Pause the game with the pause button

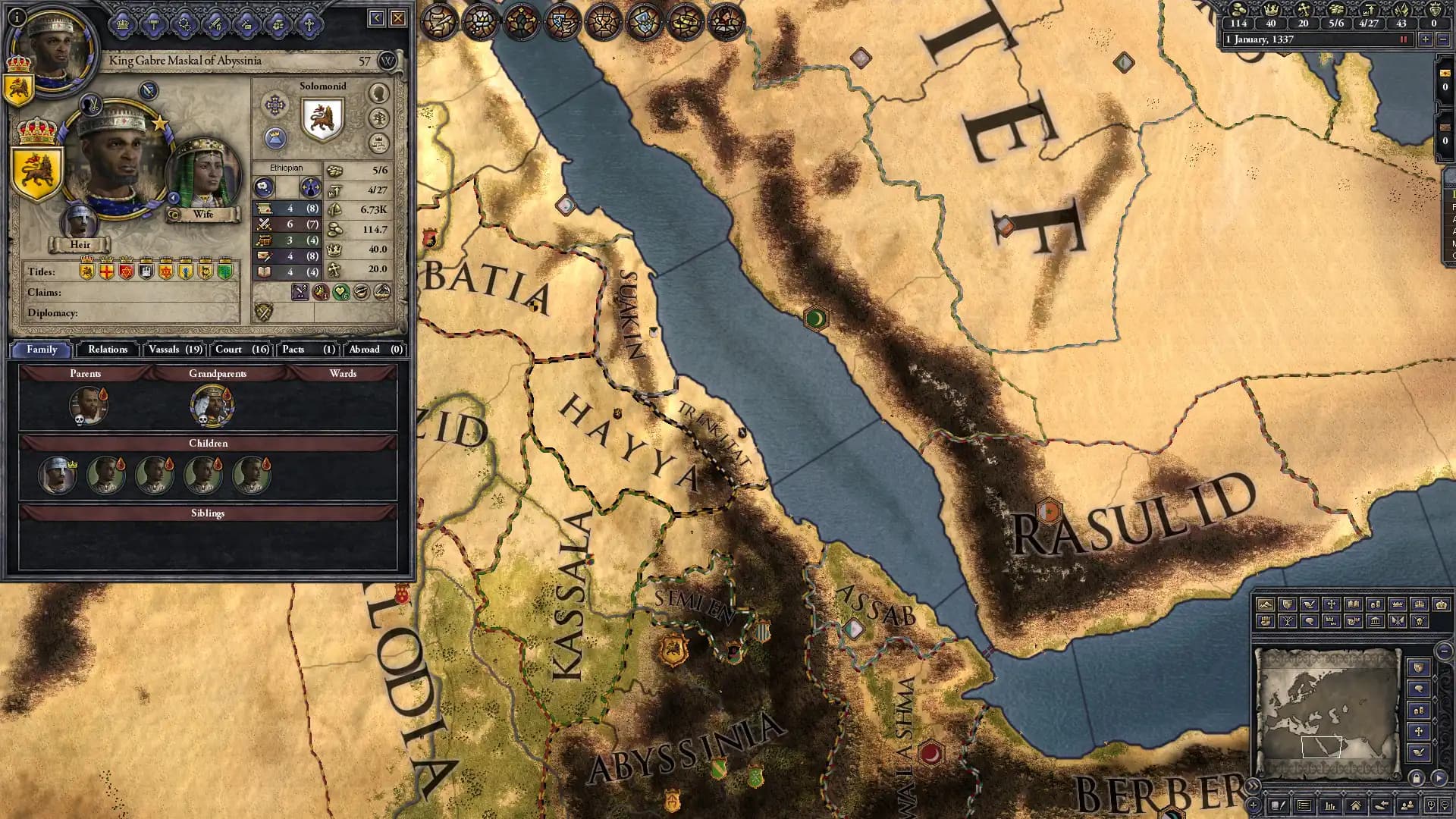1404,39
